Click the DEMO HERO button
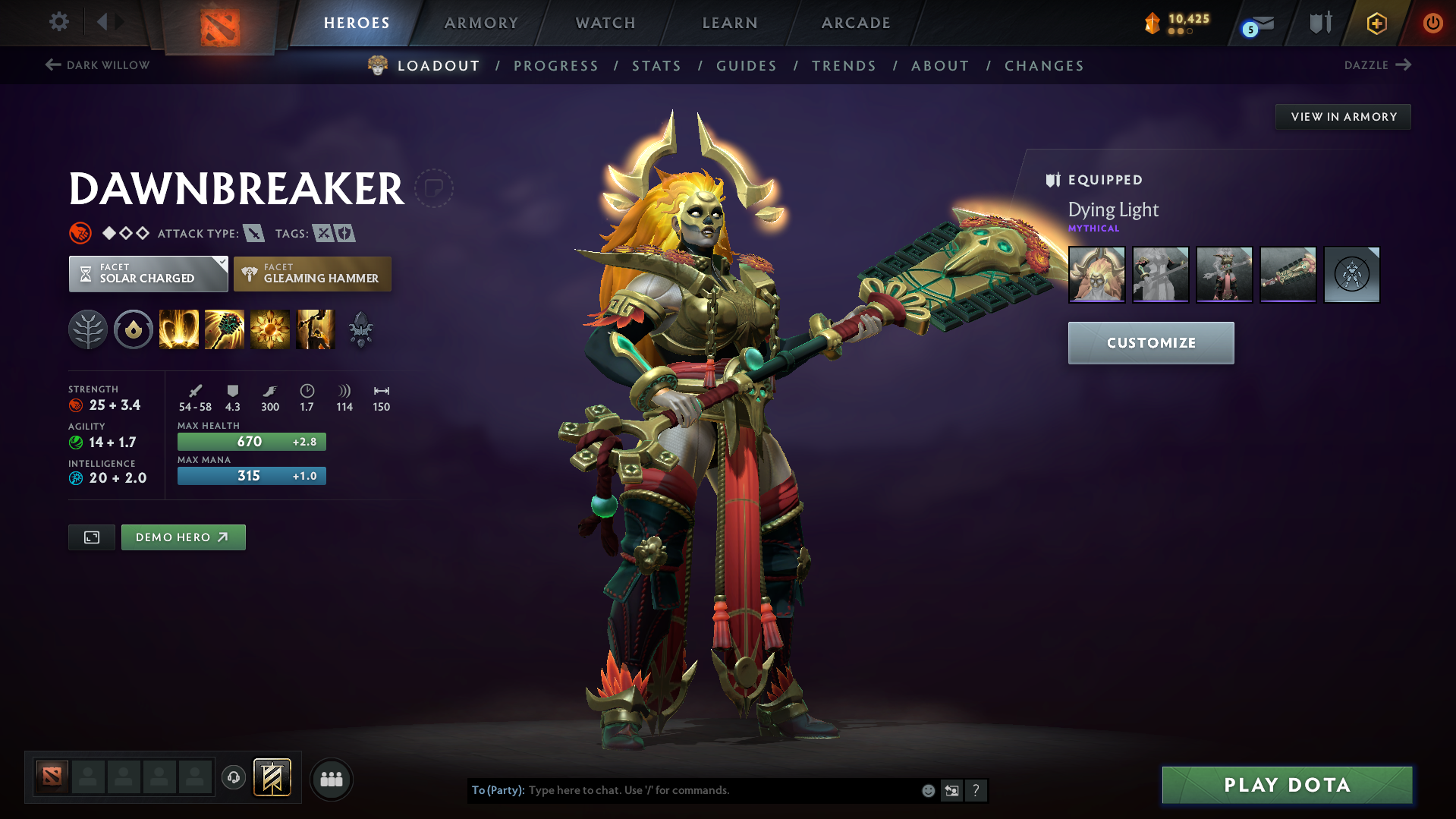This screenshot has width=1456, height=819. point(183,537)
